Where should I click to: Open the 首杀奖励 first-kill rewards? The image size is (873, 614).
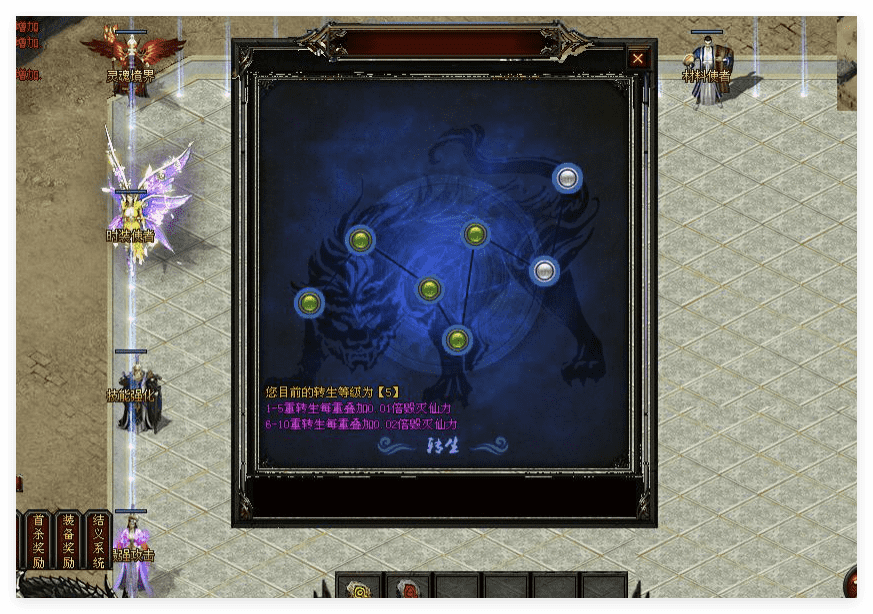point(39,541)
